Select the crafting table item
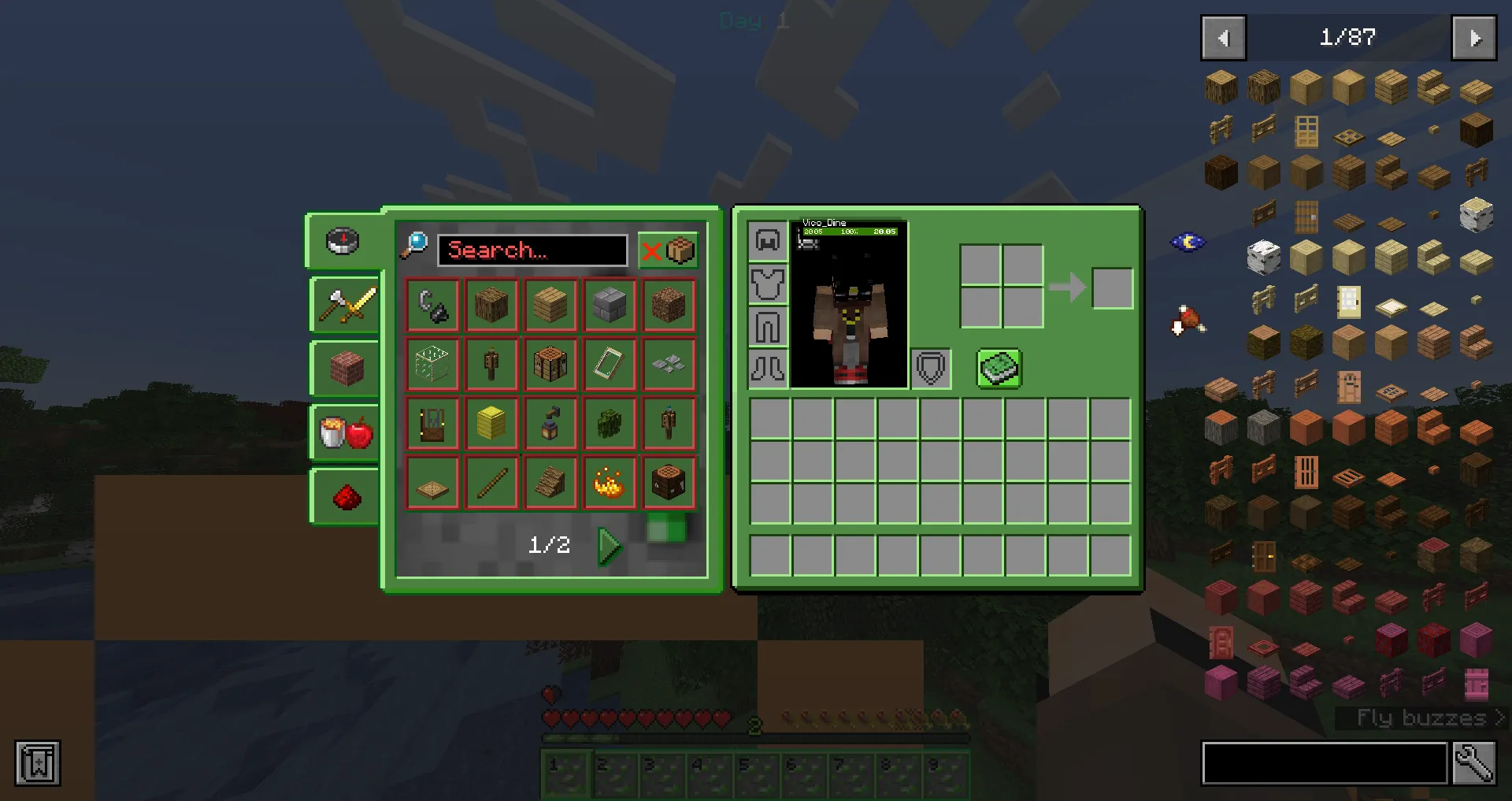The height and width of the screenshot is (801, 1512). click(550, 364)
